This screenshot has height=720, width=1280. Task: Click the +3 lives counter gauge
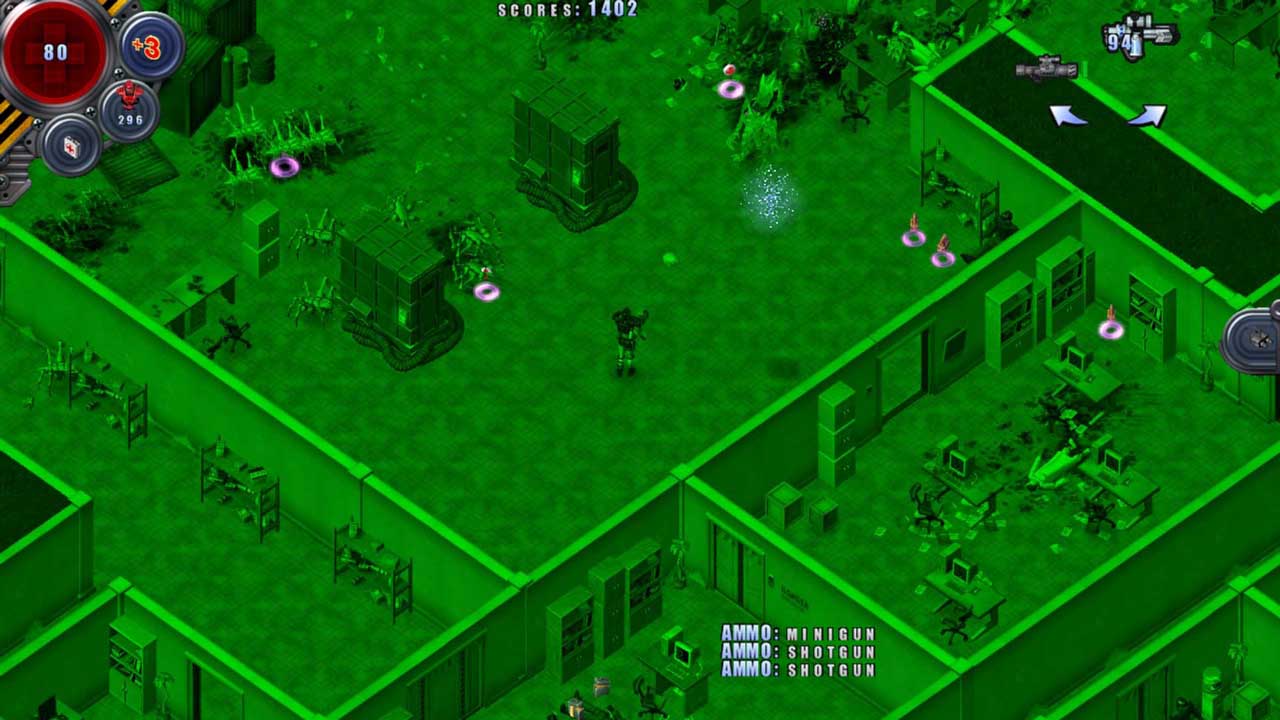pyautogui.click(x=148, y=45)
